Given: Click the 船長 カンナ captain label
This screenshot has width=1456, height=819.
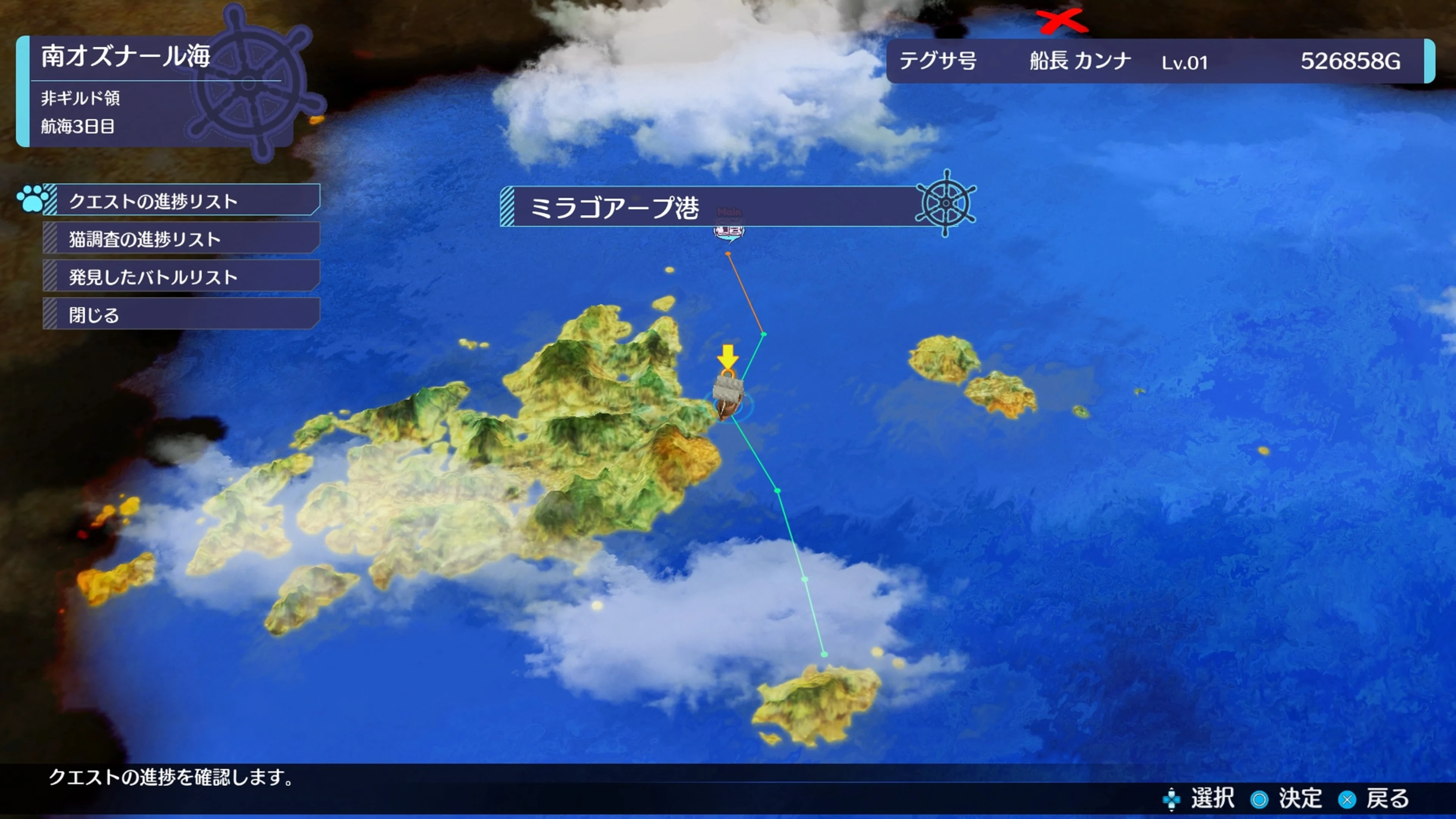Looking at the screenshot, I should 1079,62.
